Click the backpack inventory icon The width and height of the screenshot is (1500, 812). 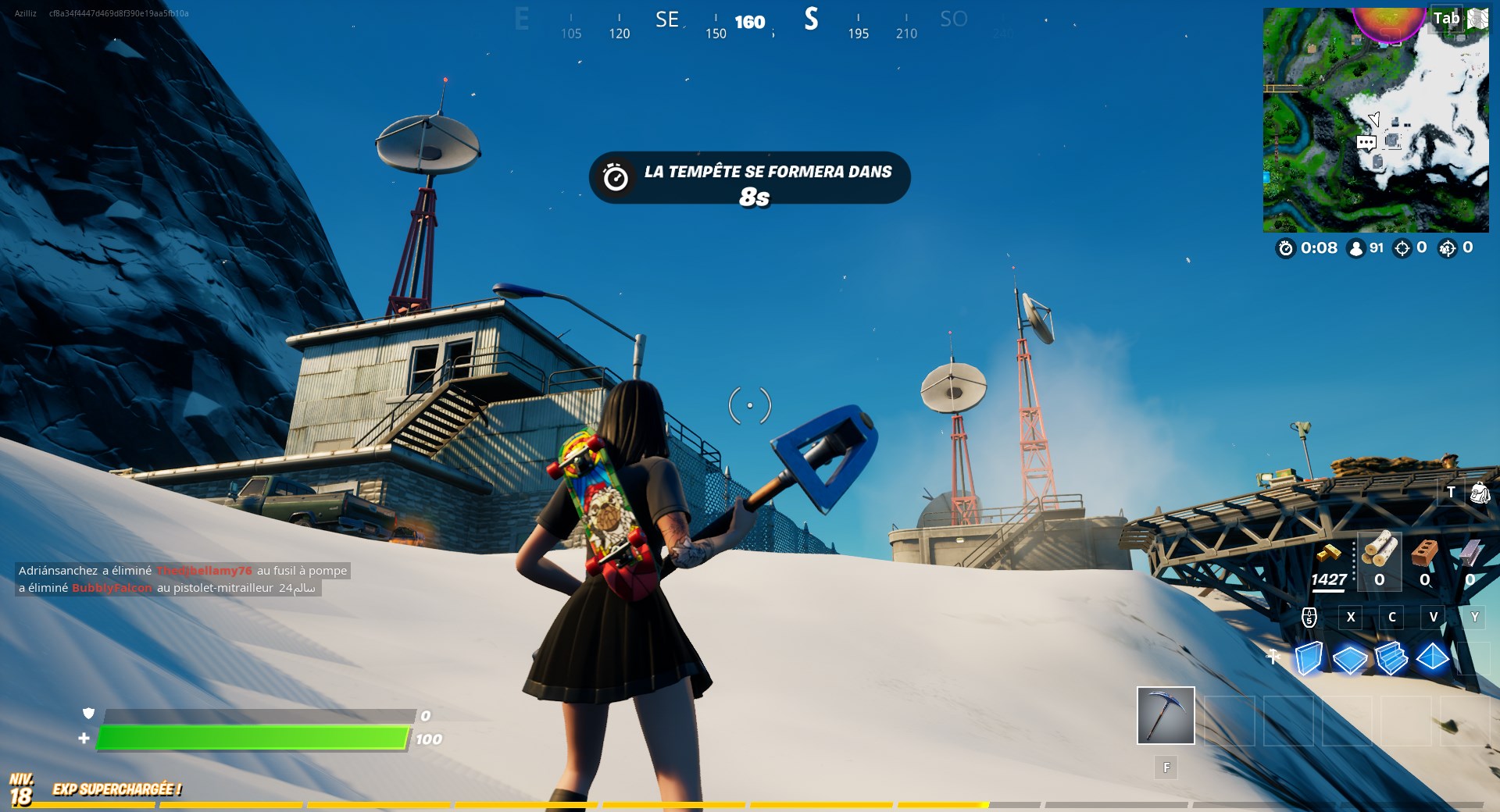(x=1479, y=493)
